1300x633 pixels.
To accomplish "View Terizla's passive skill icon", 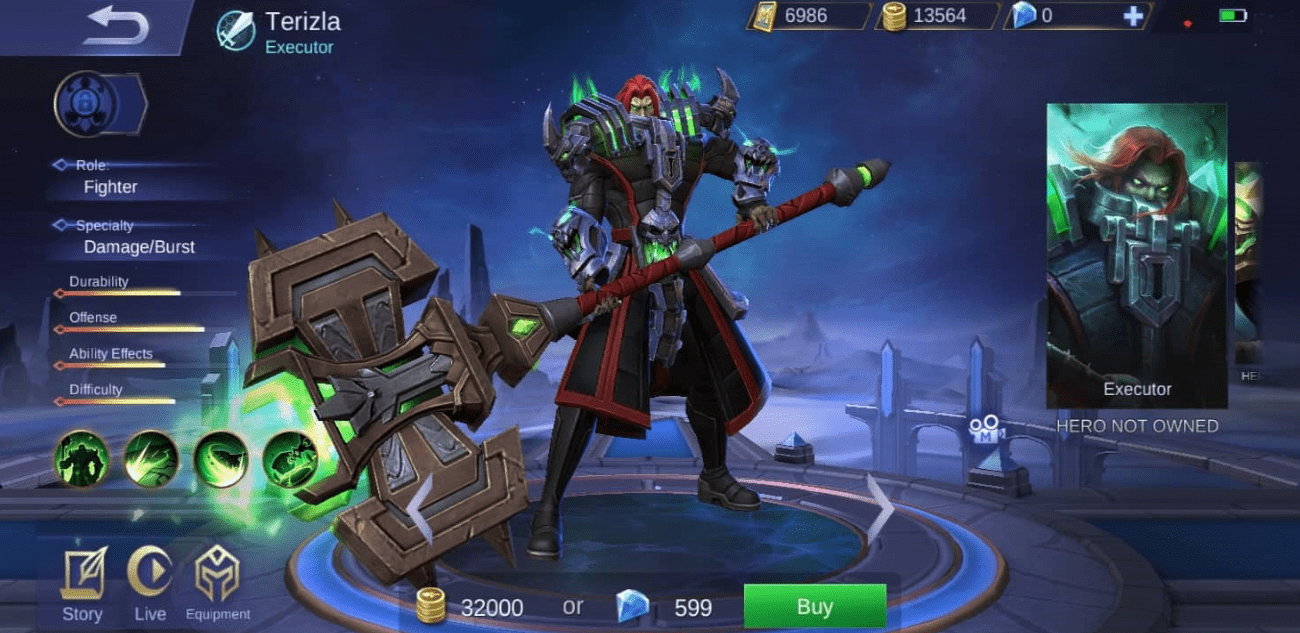I will pos(82,459).
